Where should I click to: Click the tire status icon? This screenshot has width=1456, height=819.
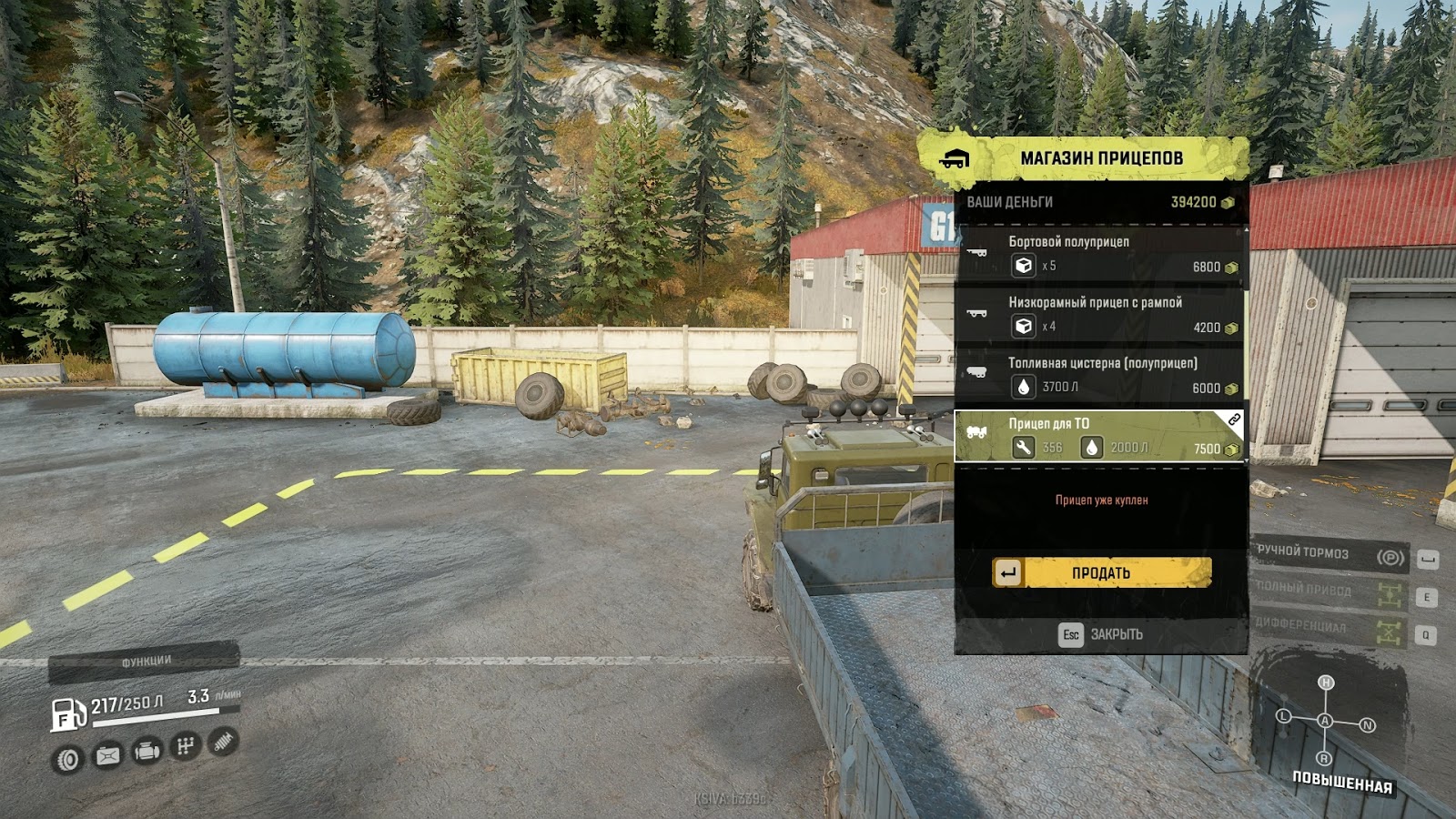(68, 759)
